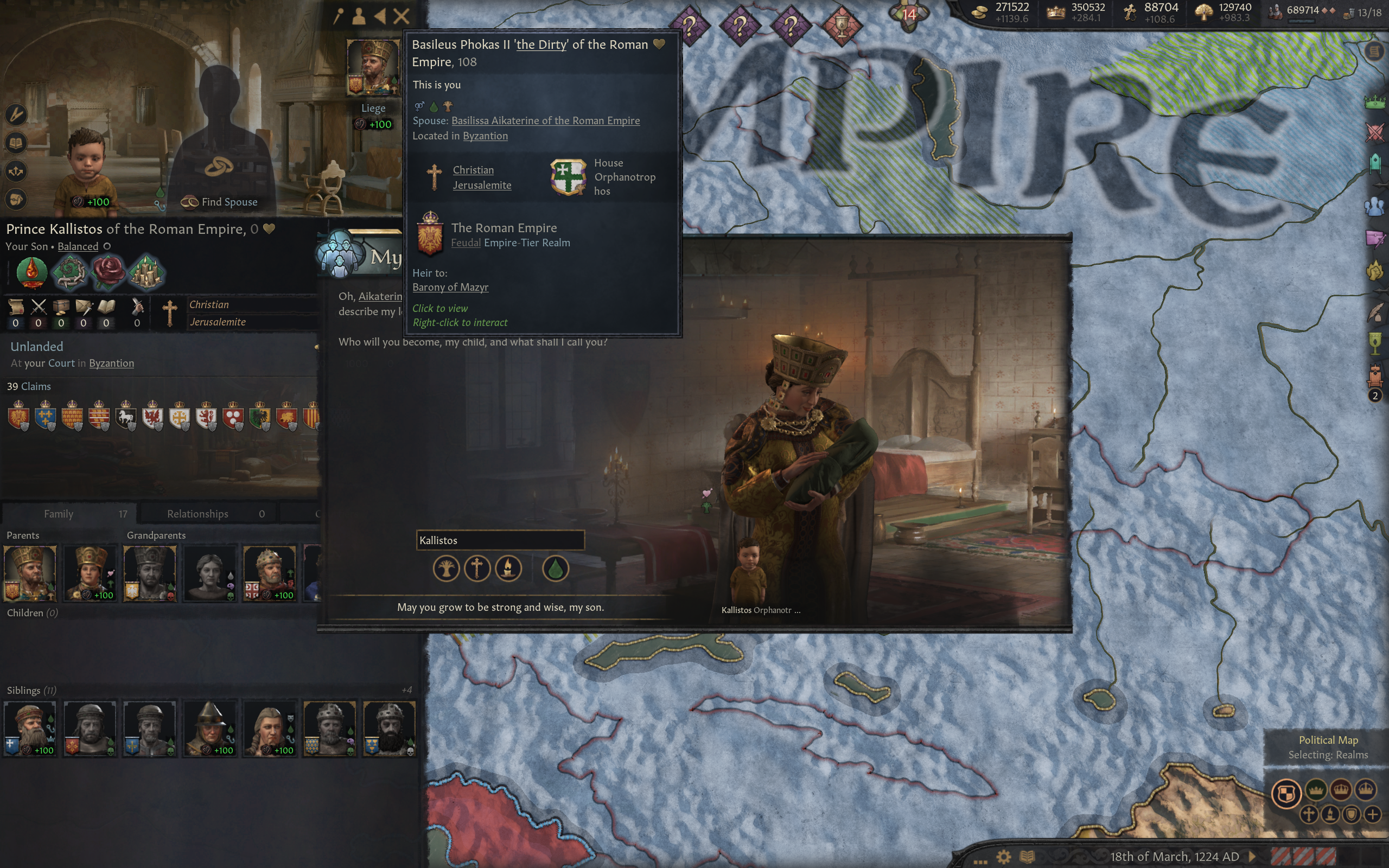The height and width of the screenshot is (868, 1389).
Task: Click the Balanced education focus link
Action: point(78,246)
